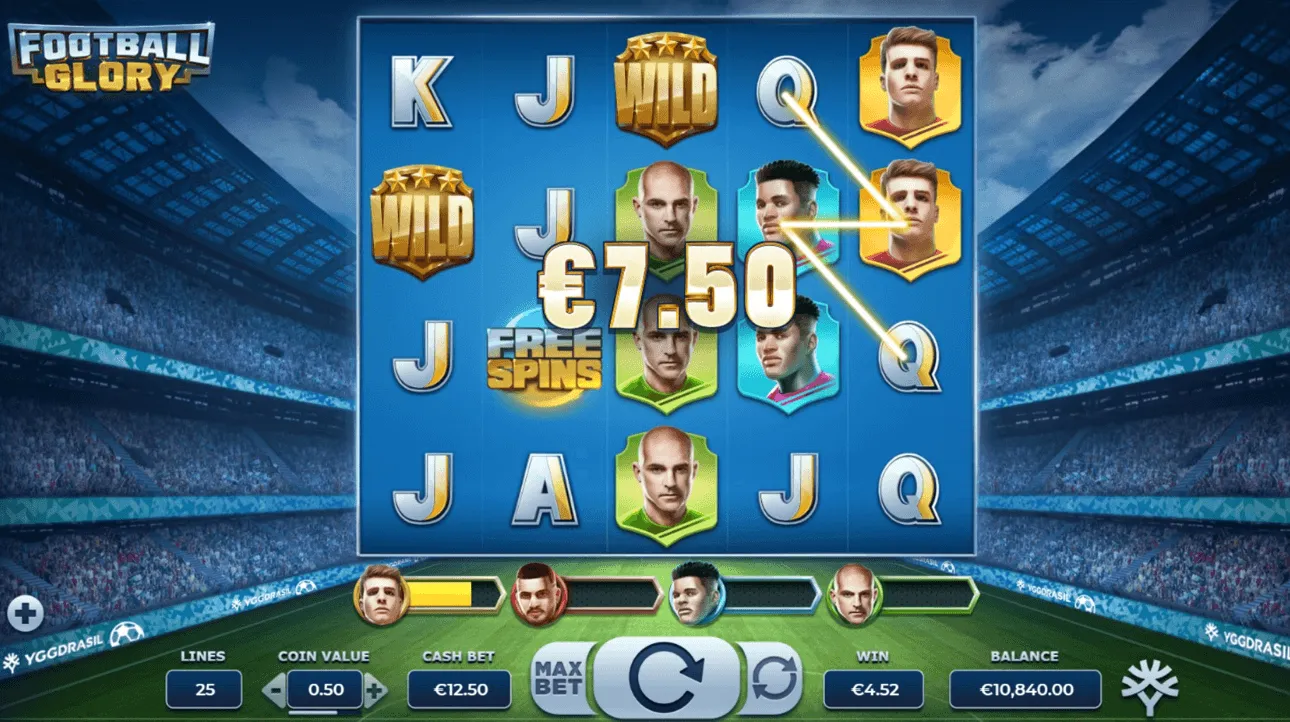Click the bald goalkeeper portrait above the green meter
Viewport: 1290px width, 722px height.
[855, 594]
